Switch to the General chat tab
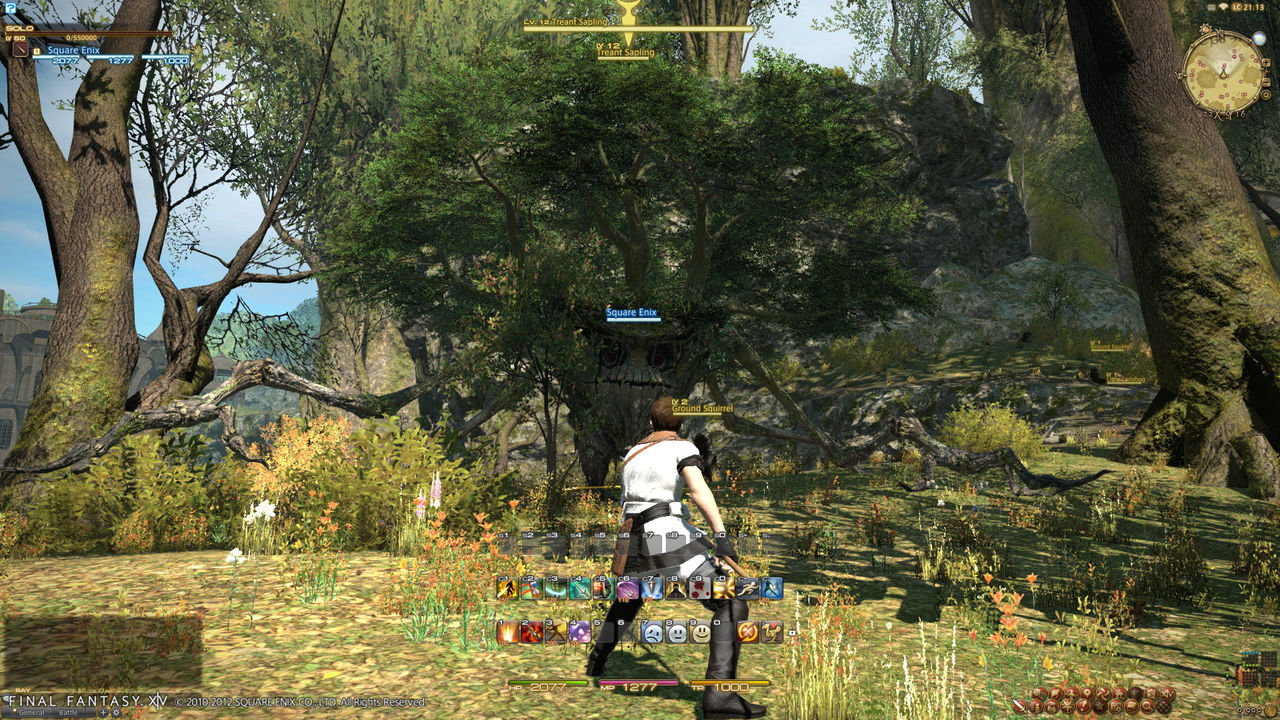 [x=31, y=712]
